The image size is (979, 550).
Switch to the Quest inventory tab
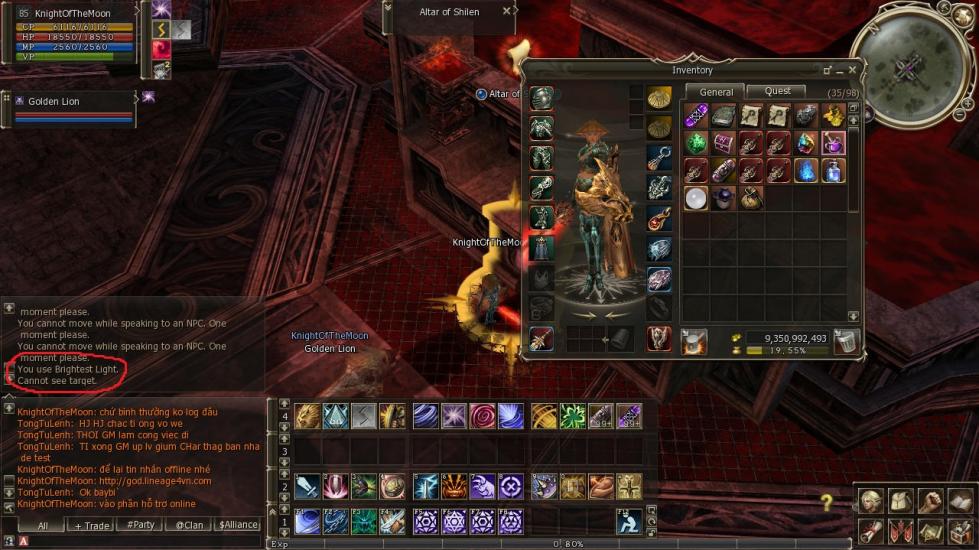pyautogui.click(x=777, y=91)
